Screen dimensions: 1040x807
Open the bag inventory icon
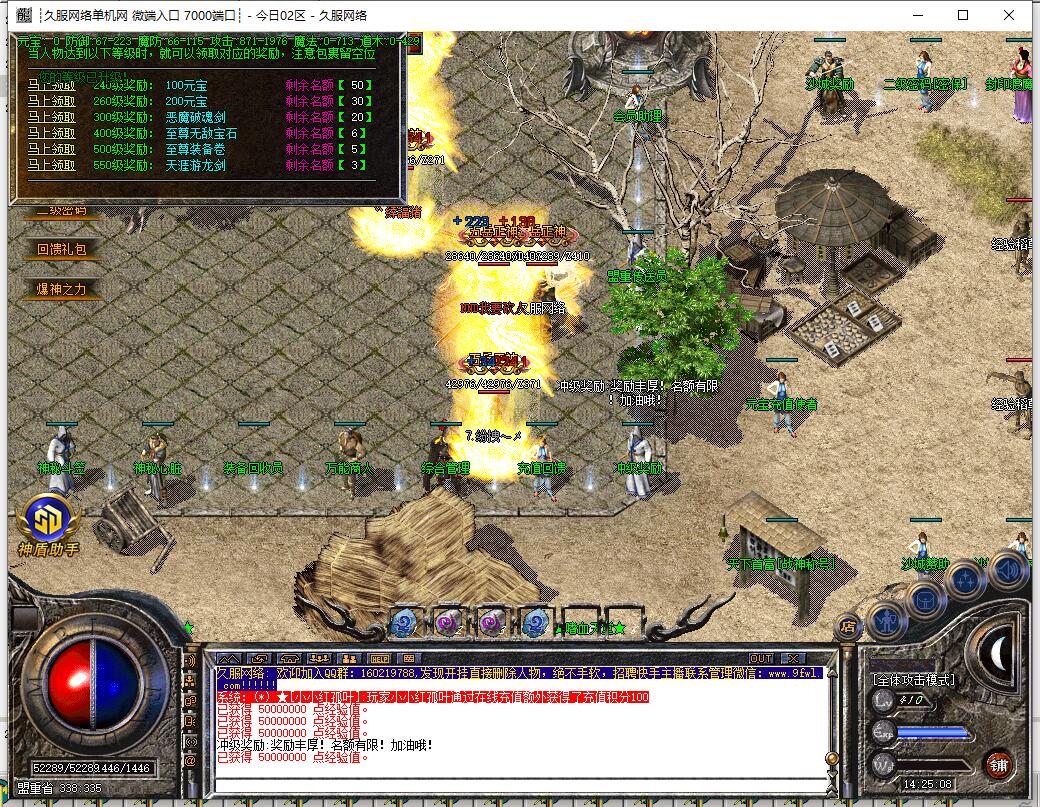coord(927,600)
